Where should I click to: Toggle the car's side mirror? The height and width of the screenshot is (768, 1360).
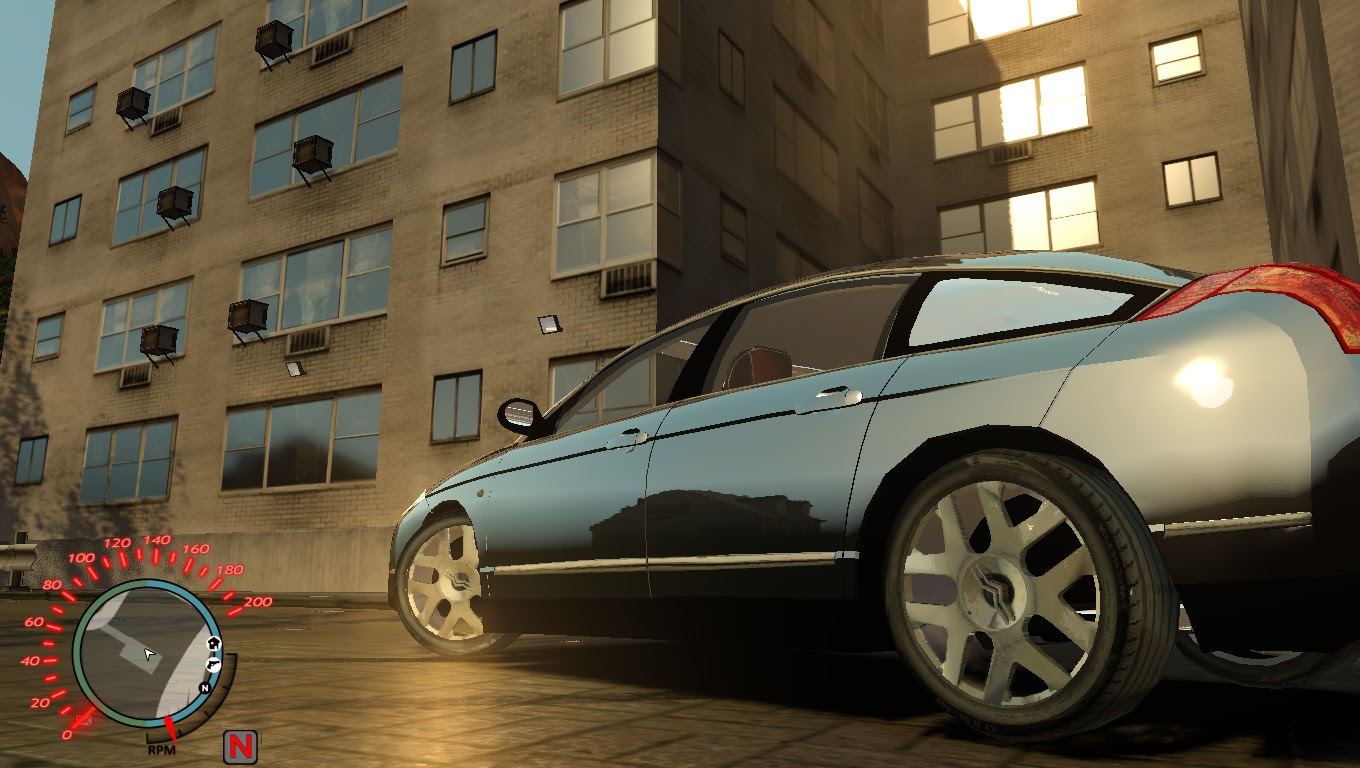pos(519,413)
